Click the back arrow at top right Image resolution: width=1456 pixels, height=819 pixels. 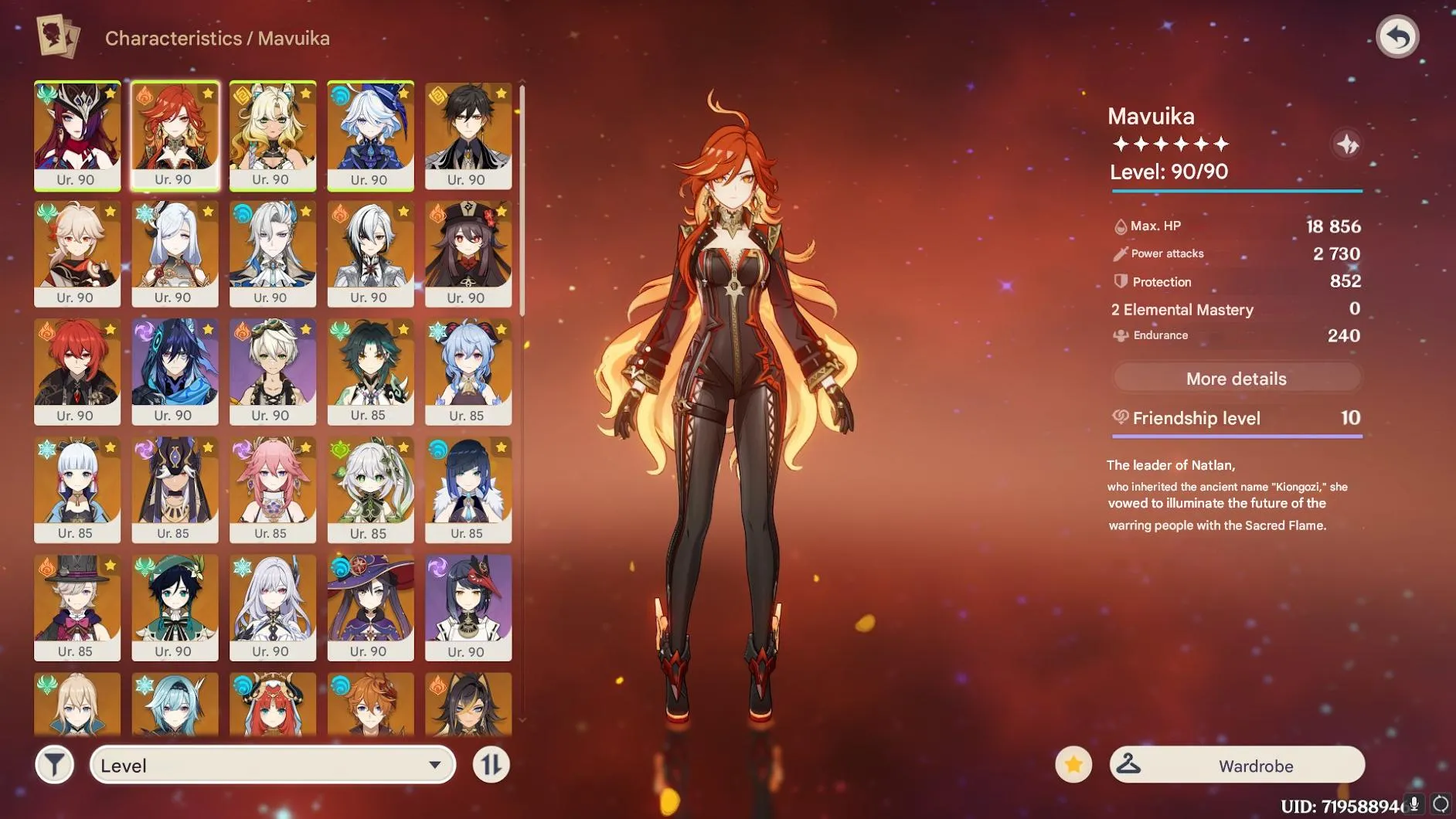[1399, 36]
